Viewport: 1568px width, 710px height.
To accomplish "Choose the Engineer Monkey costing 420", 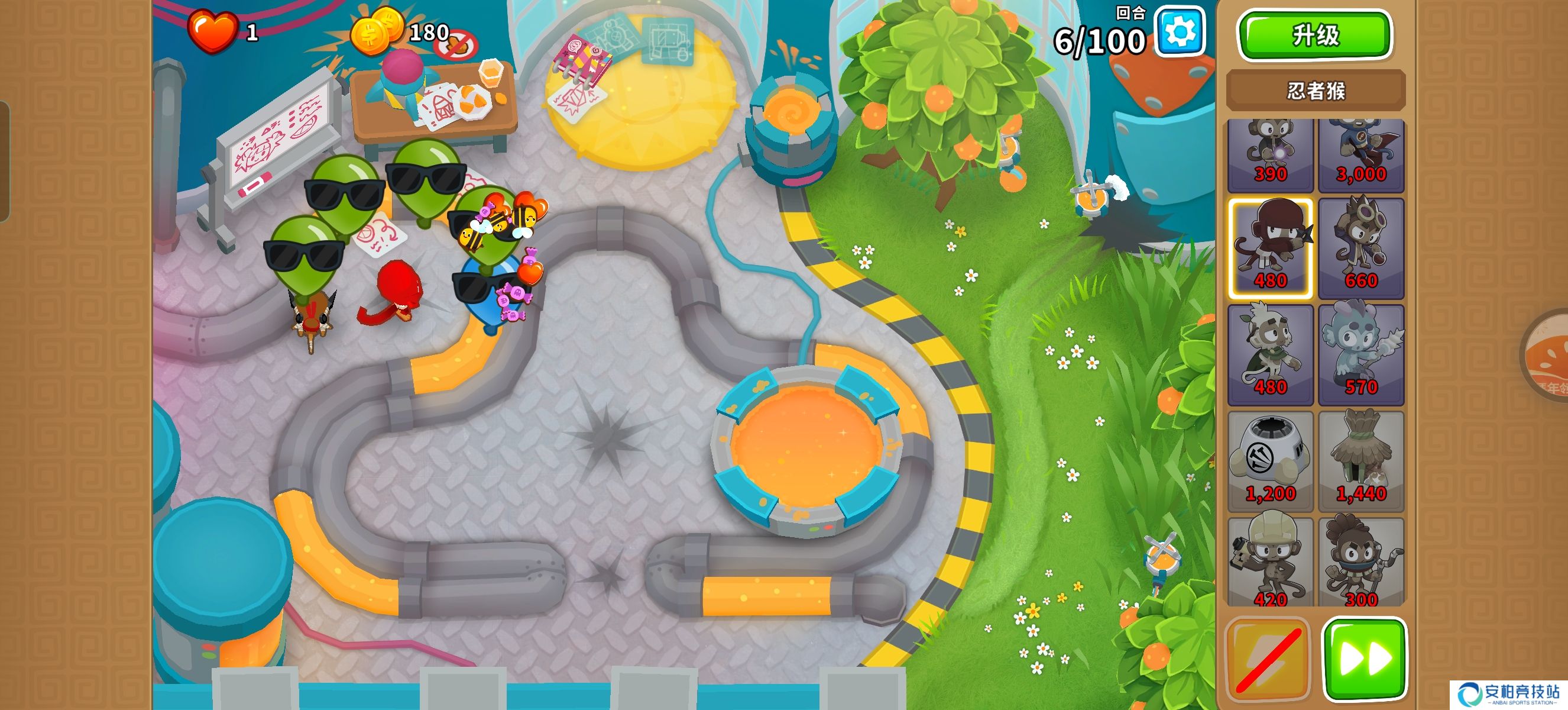I will tap(1271, 561).
